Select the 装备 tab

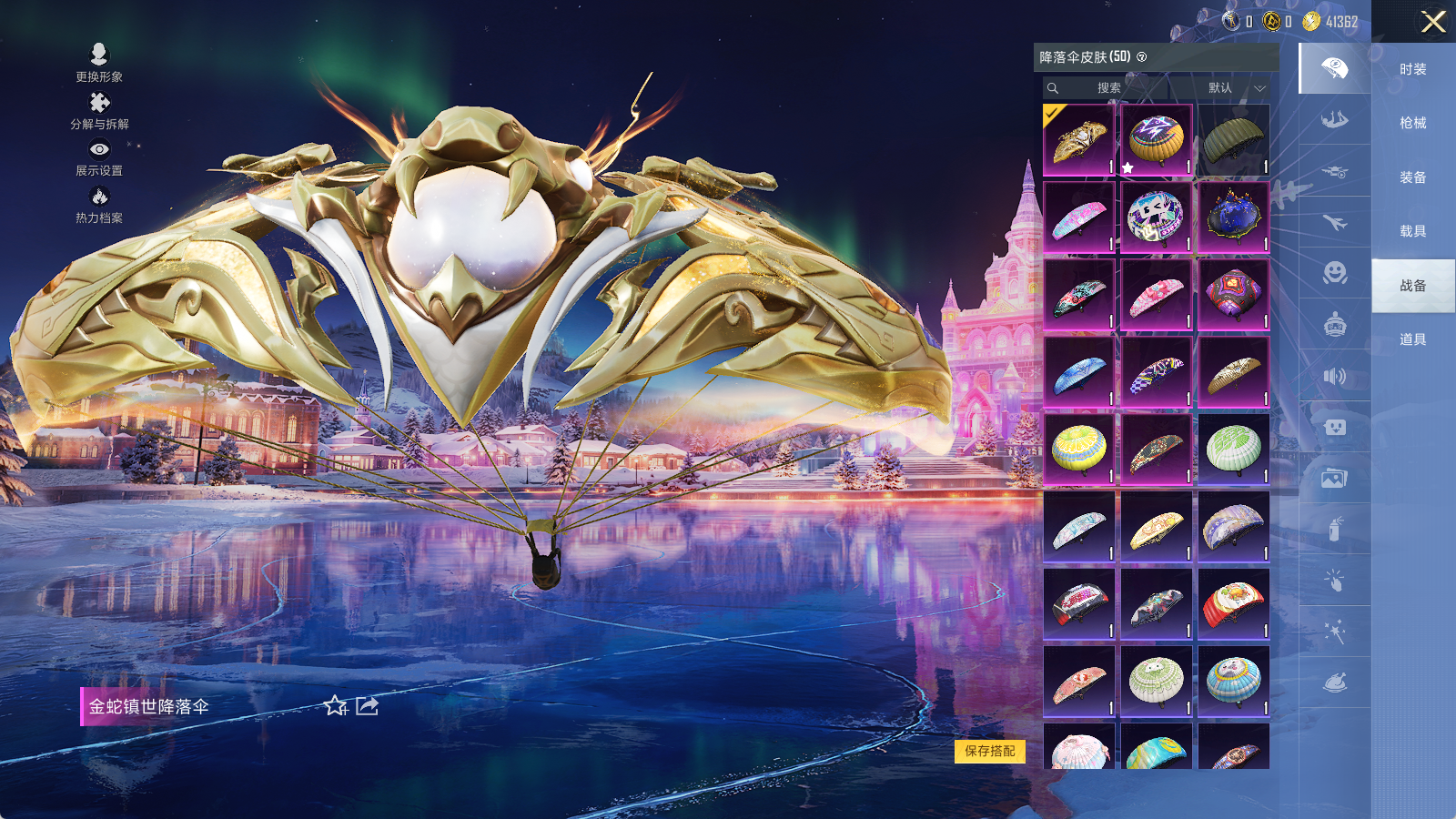tap(1412, 177)
